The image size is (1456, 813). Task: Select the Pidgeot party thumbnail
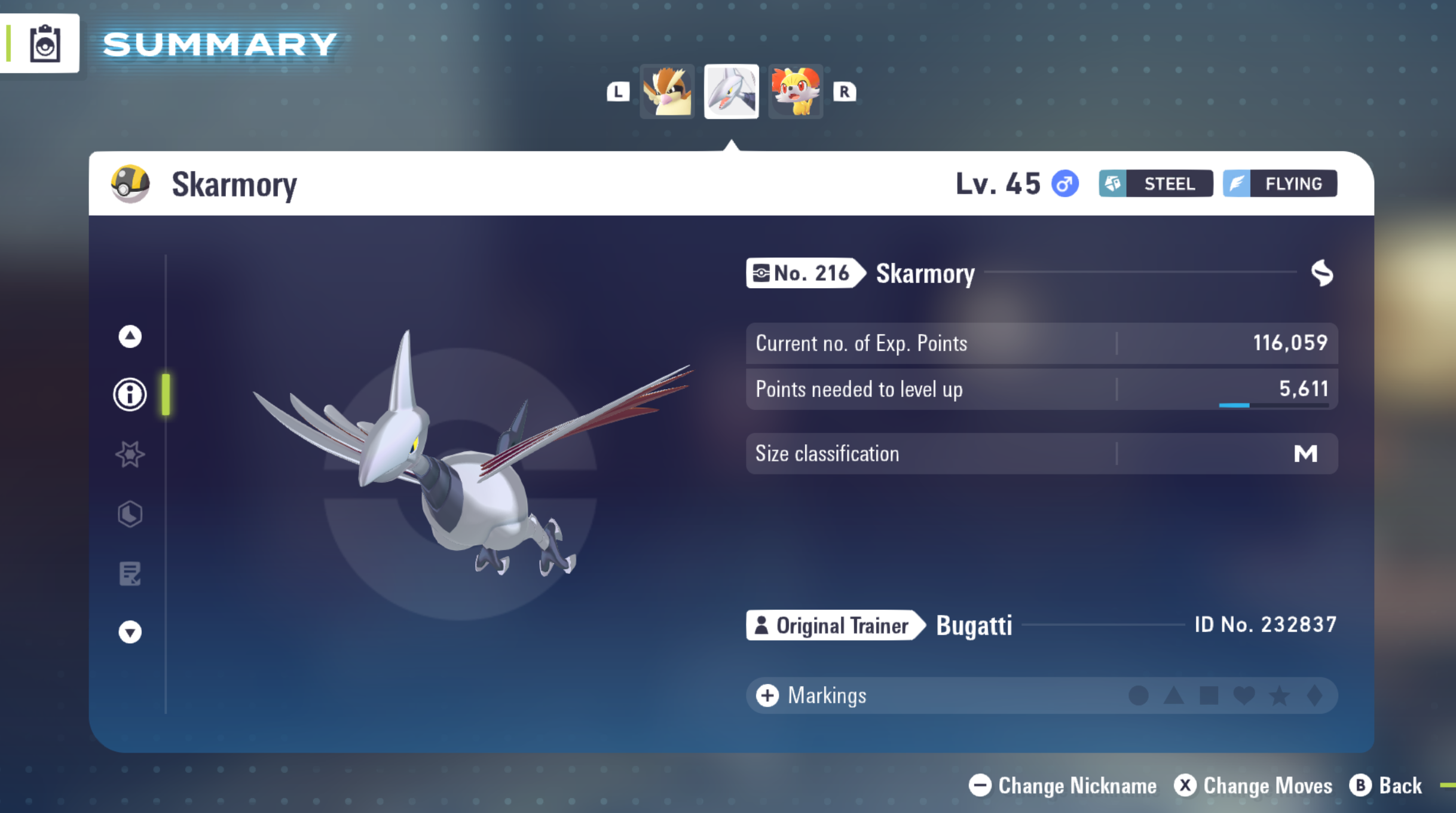(667, 91)
